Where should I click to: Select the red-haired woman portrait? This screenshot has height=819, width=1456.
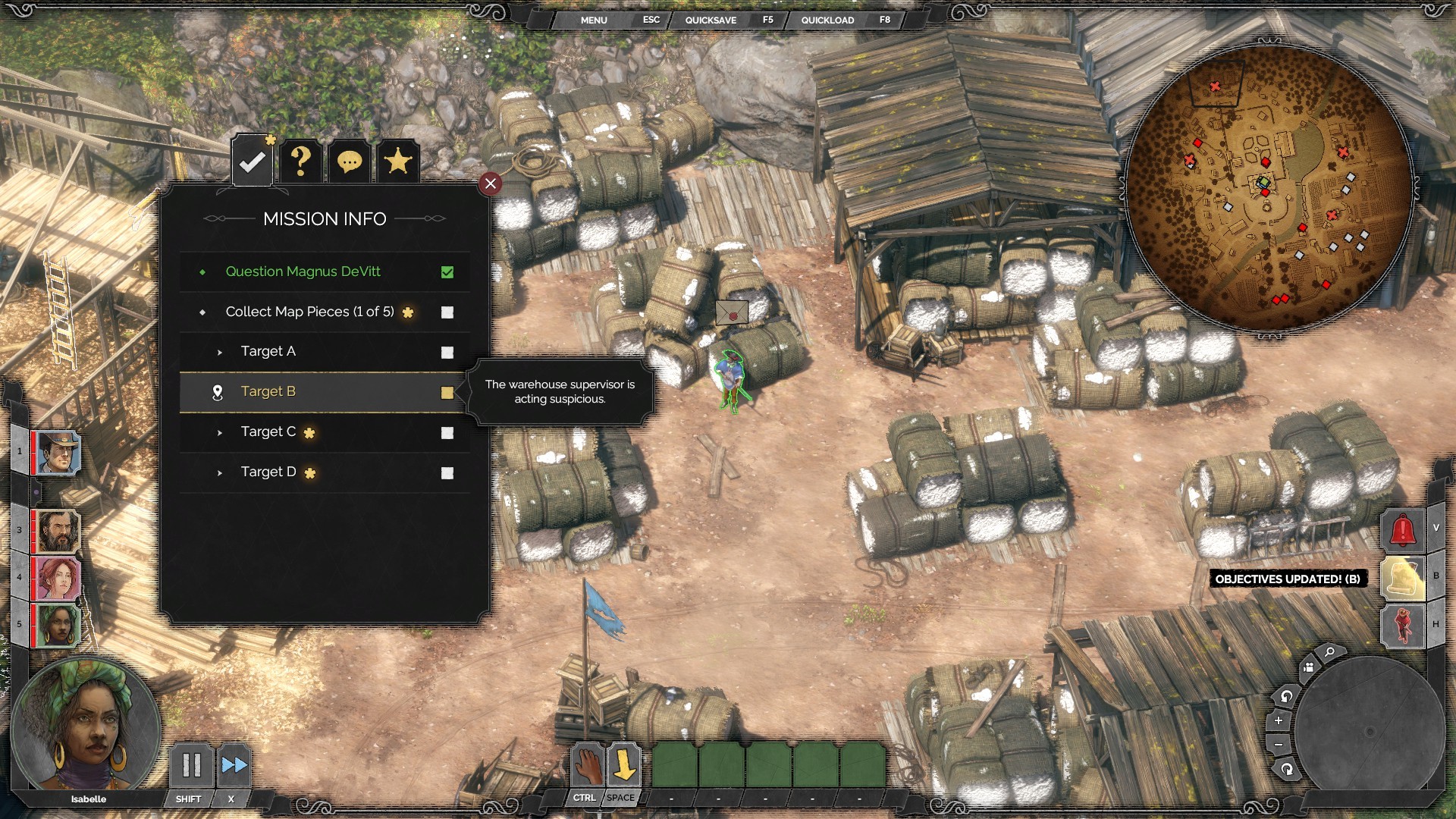(x=58, y=578)
